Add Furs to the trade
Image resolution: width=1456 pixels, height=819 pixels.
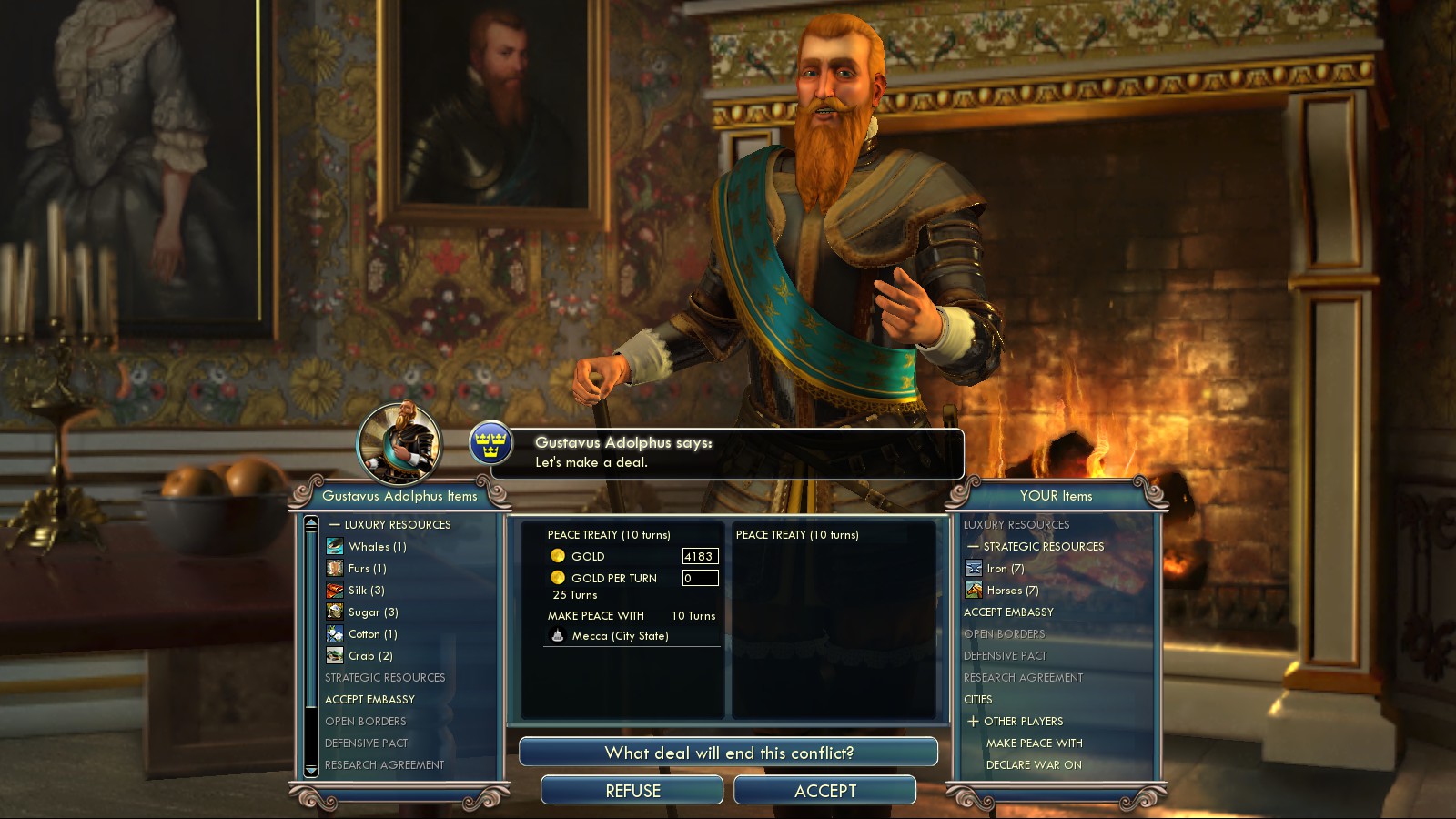(367, 569)
